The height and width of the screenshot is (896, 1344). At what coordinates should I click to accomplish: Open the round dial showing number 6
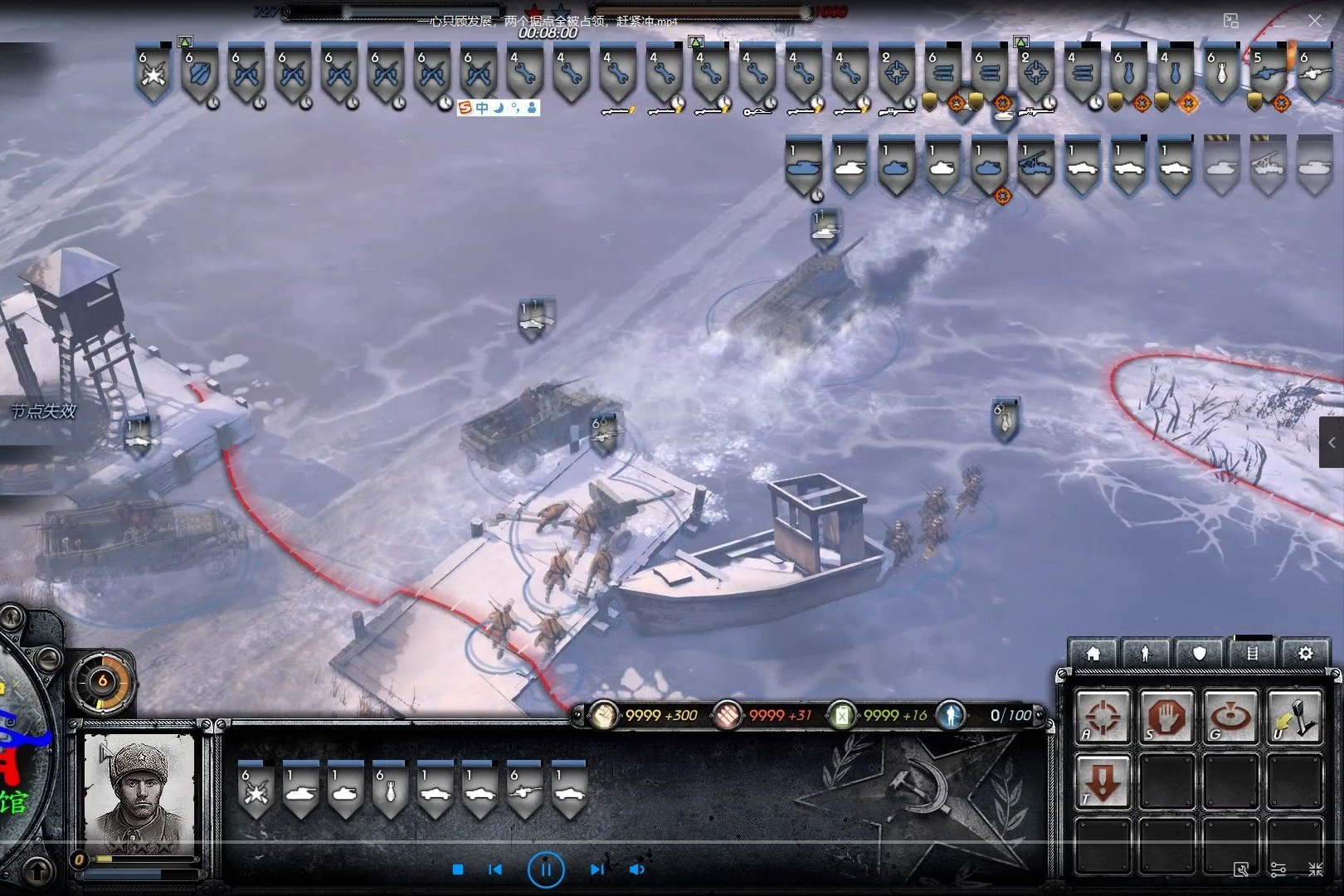tap(103, 682)
